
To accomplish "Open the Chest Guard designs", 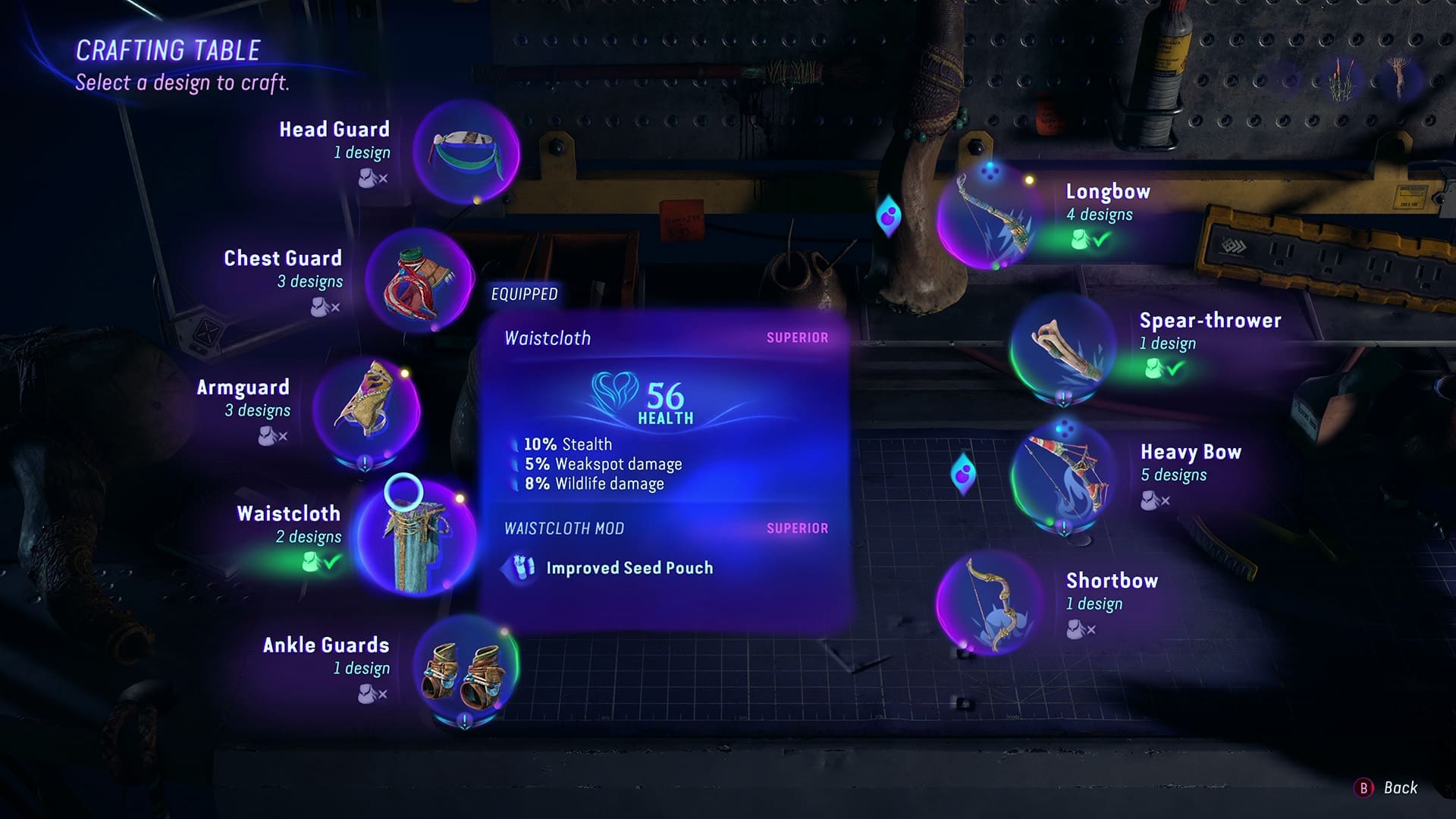I will tap(419, 281).
